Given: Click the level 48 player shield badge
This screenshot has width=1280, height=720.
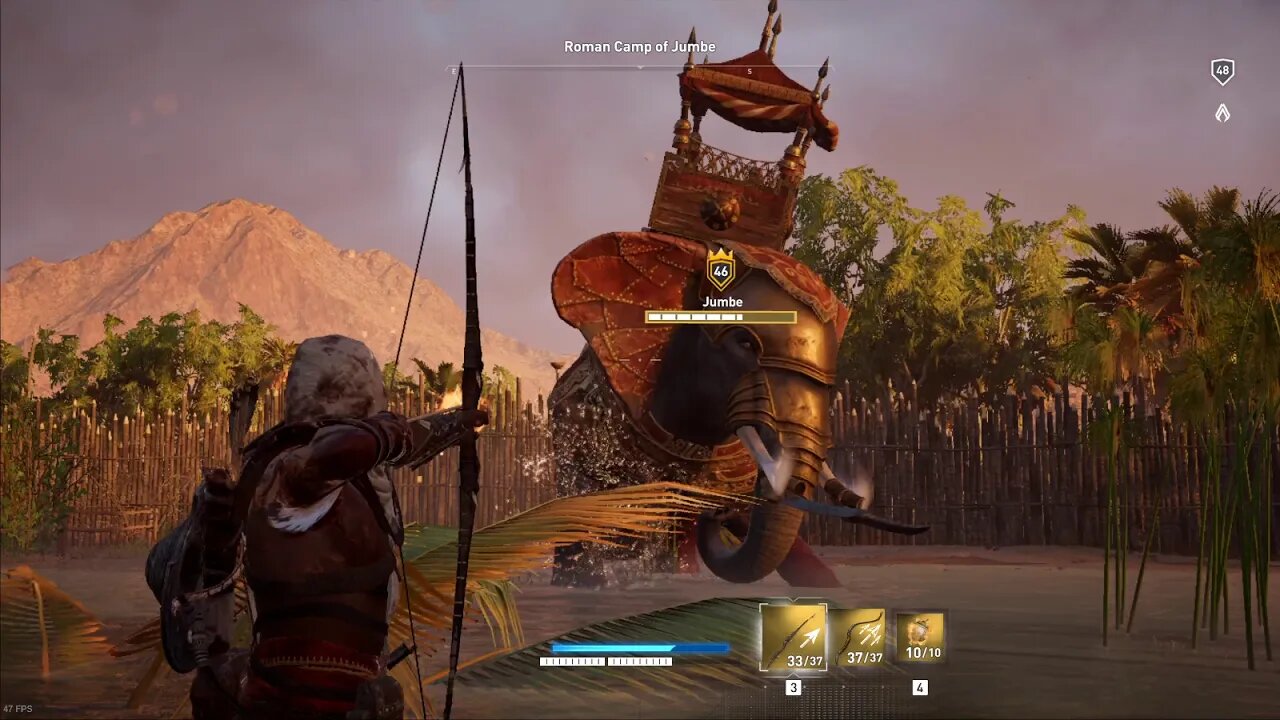Looking at the screenshot, I should [x=1222, y=72].
